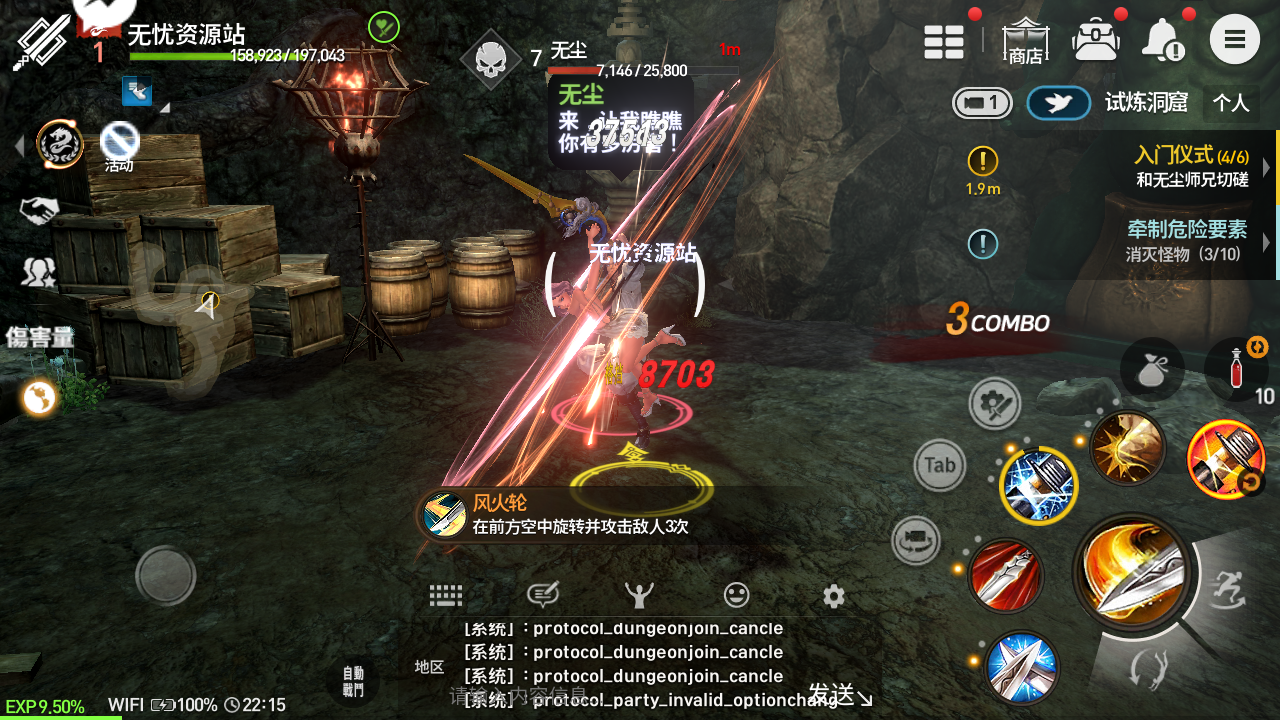Trigger the blue ice spike skill

coord(1021,667)
